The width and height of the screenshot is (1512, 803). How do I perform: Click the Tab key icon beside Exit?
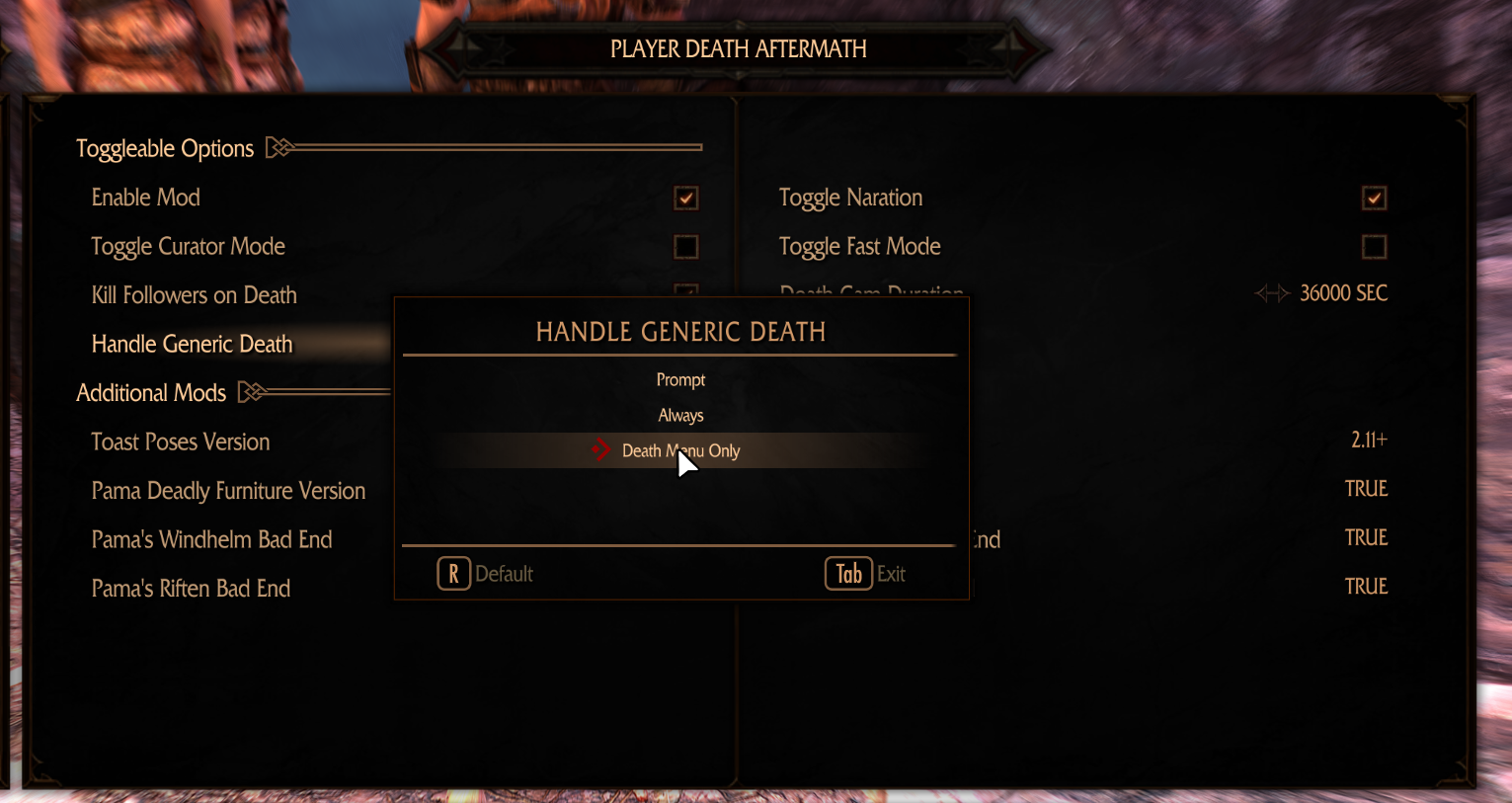(x=847, y=573)
